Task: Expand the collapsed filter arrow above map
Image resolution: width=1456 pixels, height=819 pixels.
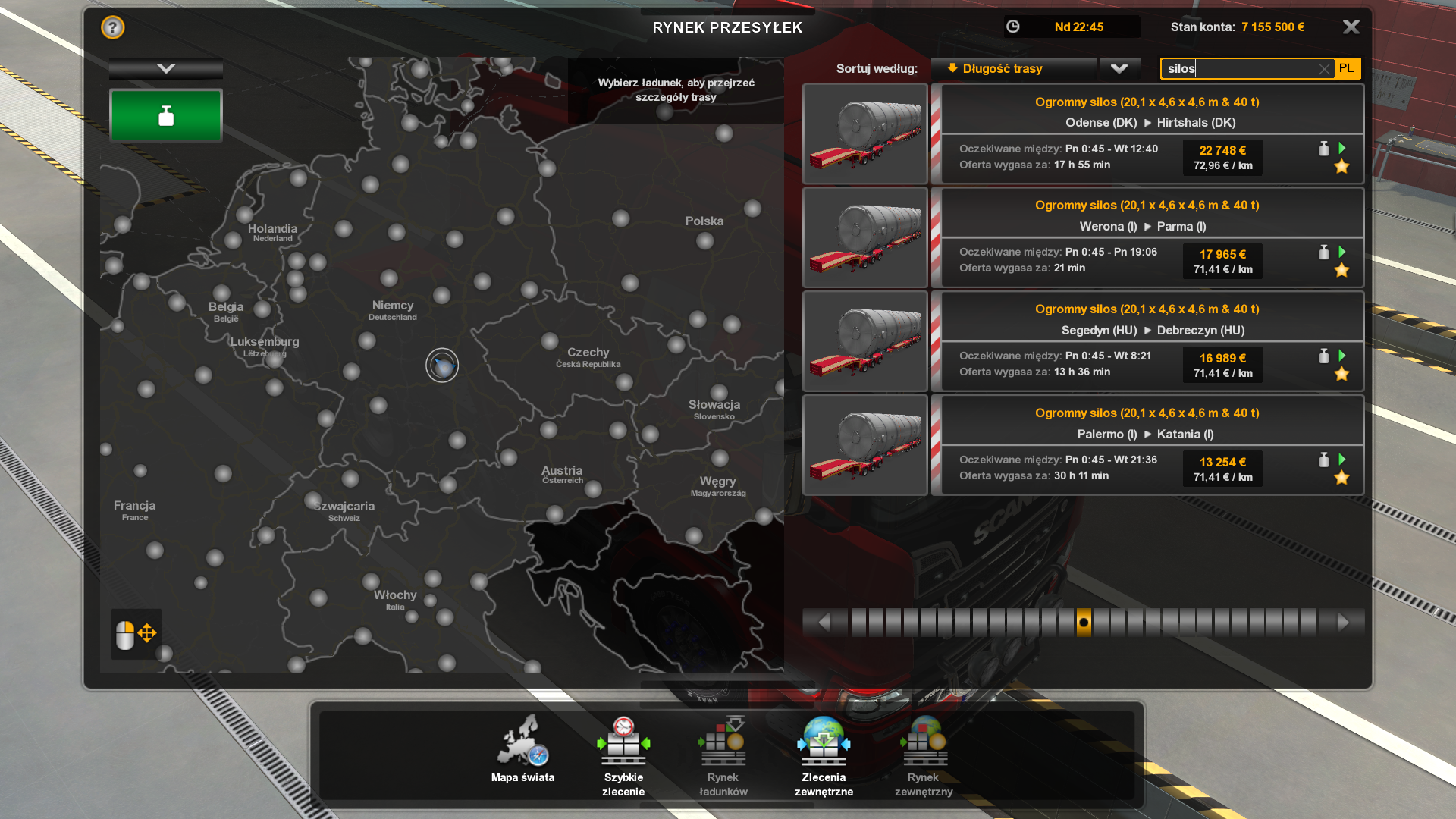Action: (x=166, y=69)
